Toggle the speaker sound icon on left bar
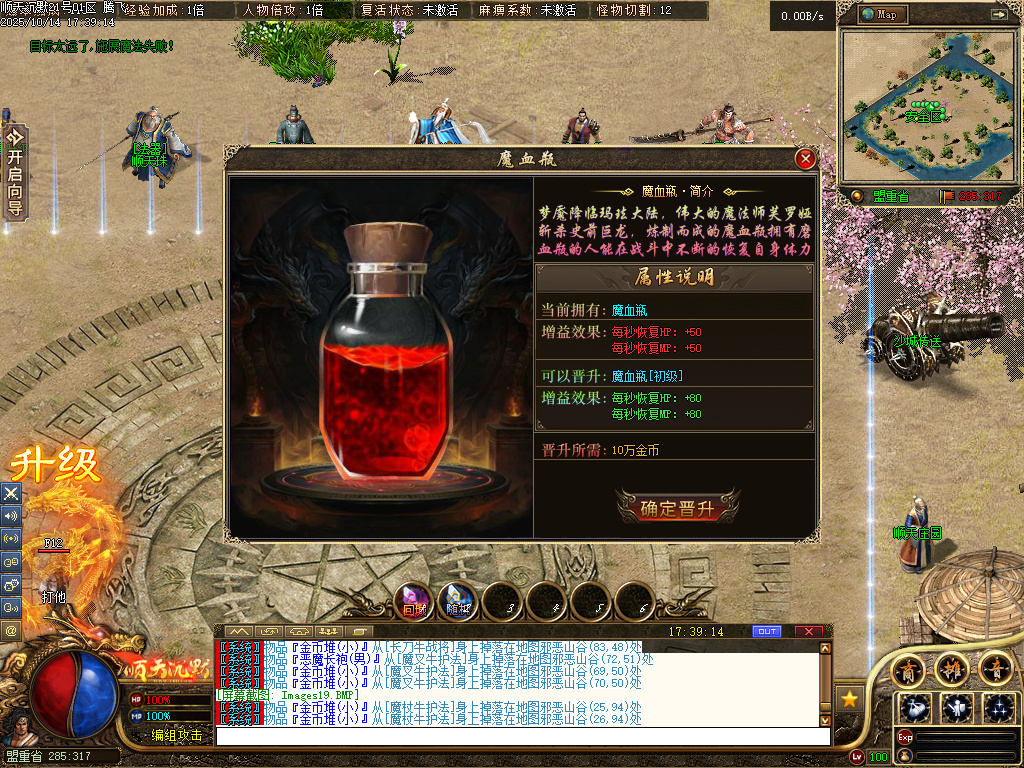Image resolution: width=1024 pixels, height=768 pixels. click(x=11, y=516)
